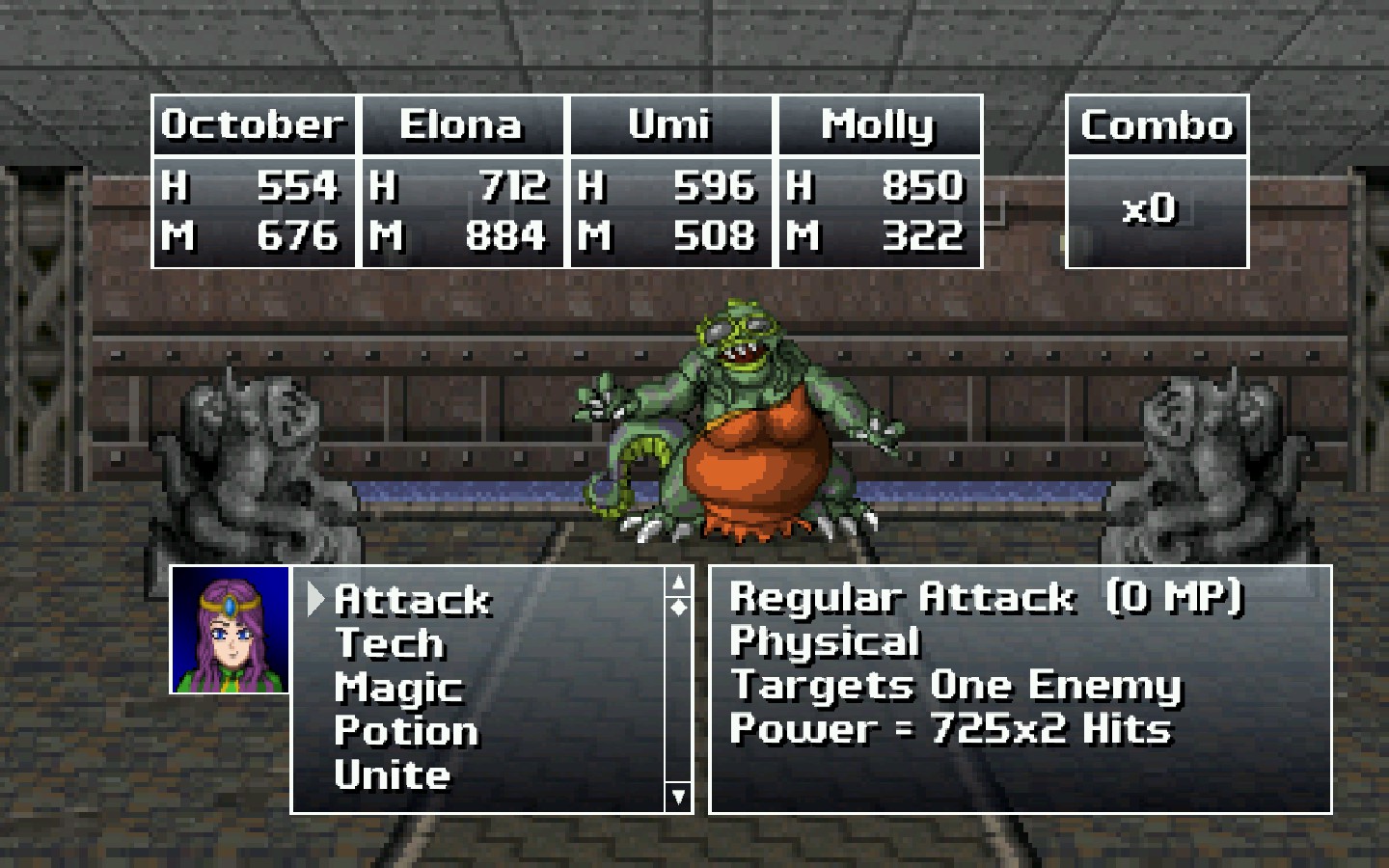
Task: Click the command list's up scroll arrow
Action: [x=679, y=582]
